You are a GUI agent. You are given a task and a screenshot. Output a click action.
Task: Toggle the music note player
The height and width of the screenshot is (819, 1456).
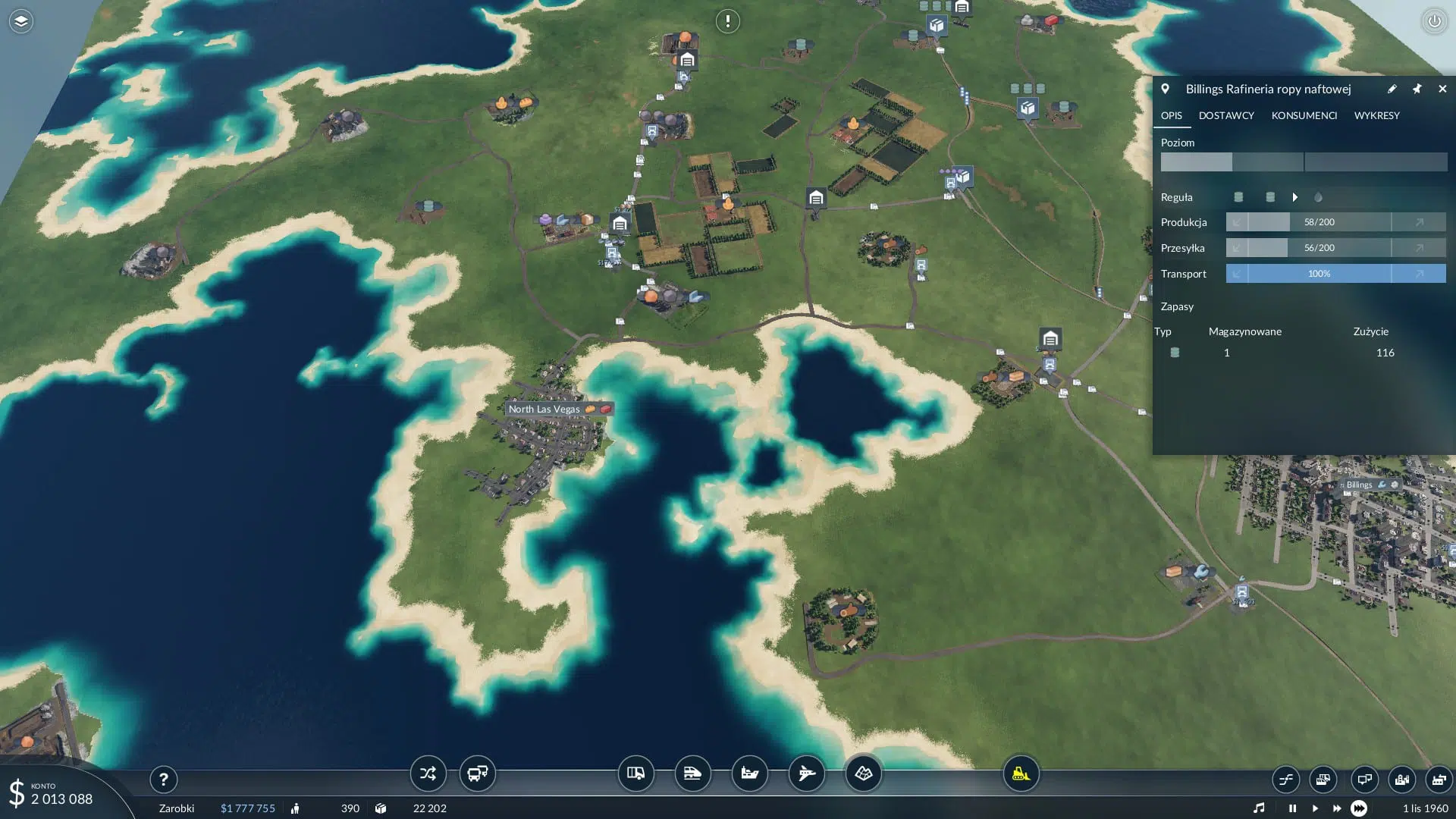click(1259, 808)
